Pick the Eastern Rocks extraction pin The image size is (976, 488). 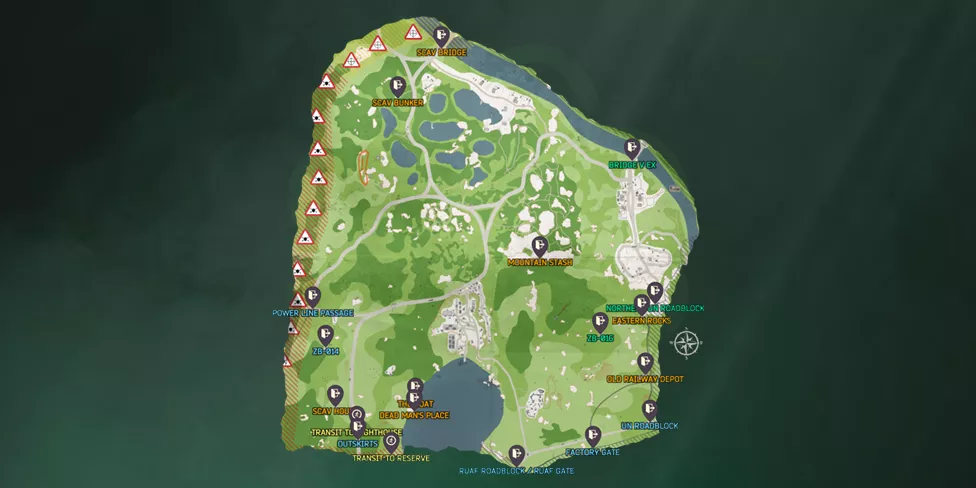[642, 303]
